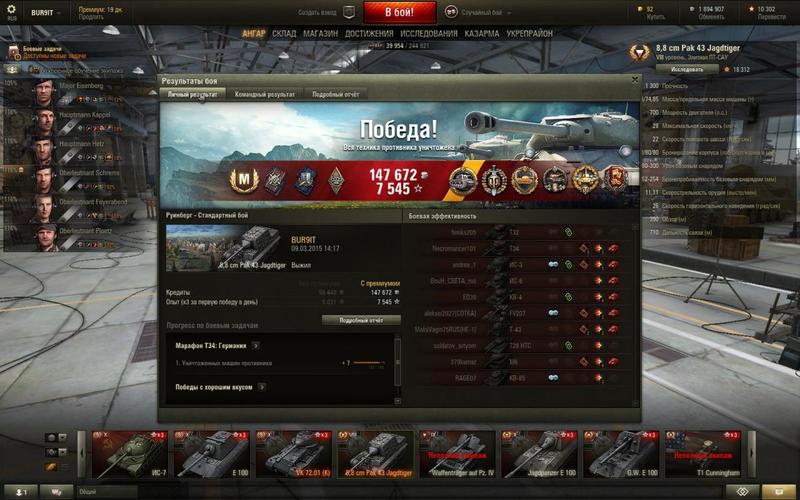Start battle with the red В бой! button
800x500 pixels.
(x=400, y=13)
